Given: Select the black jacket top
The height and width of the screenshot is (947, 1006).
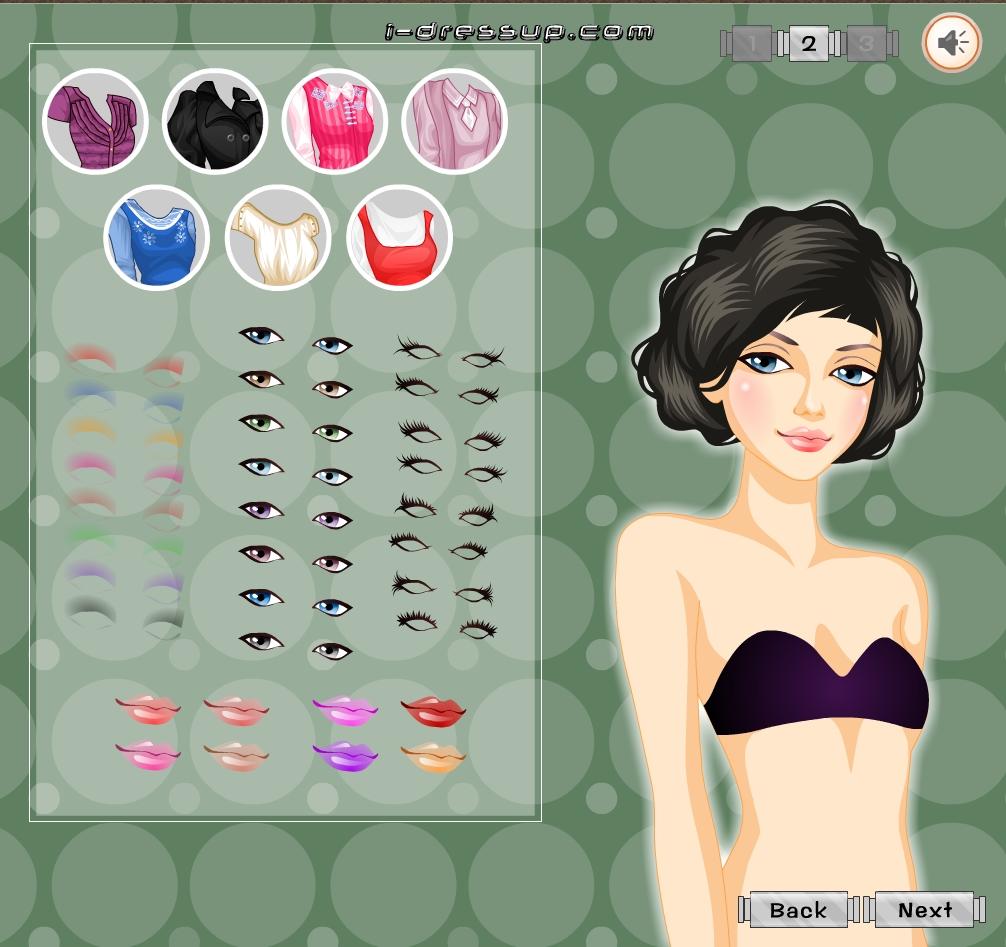Looking at the screenshot, I should click(215, 121).
